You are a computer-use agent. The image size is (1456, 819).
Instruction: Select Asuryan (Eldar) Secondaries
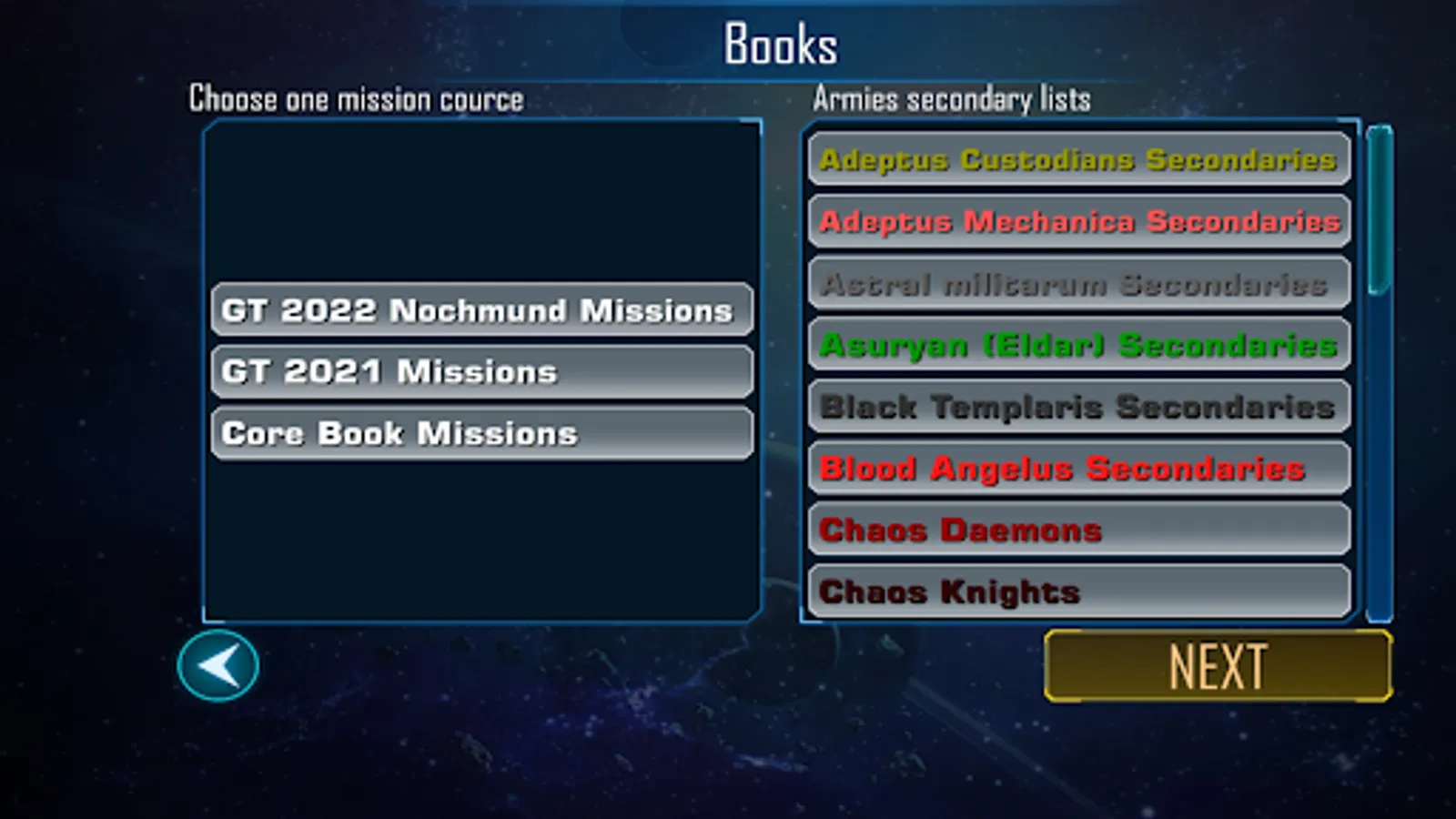tap(1077, 346)
